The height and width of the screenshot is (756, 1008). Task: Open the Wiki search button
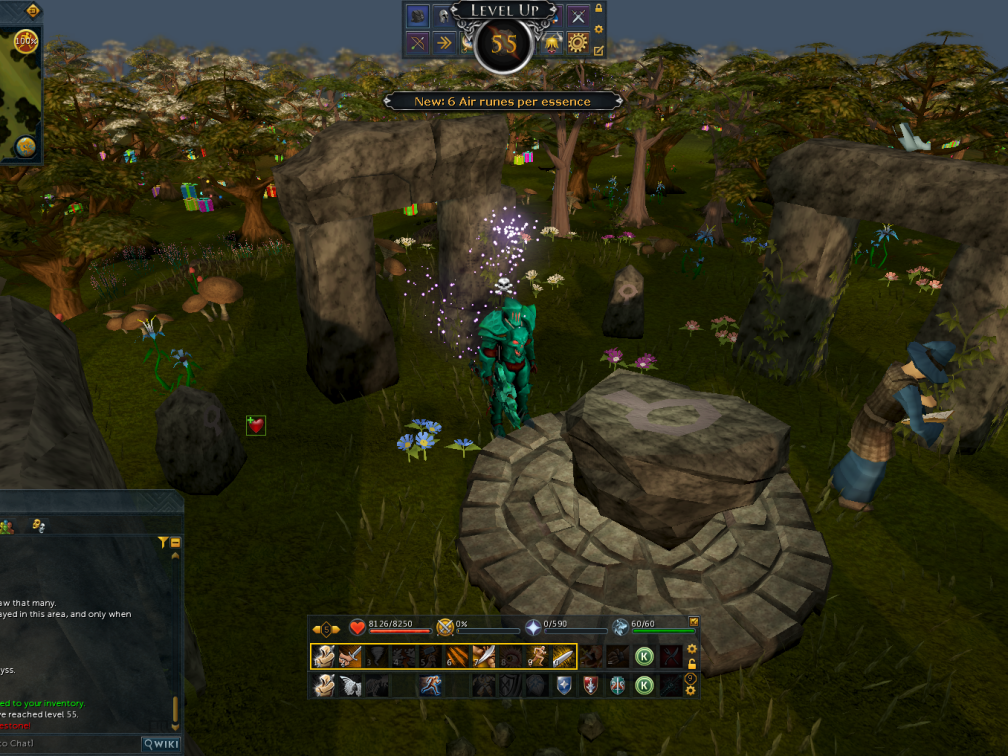click(x=161, y=744)
